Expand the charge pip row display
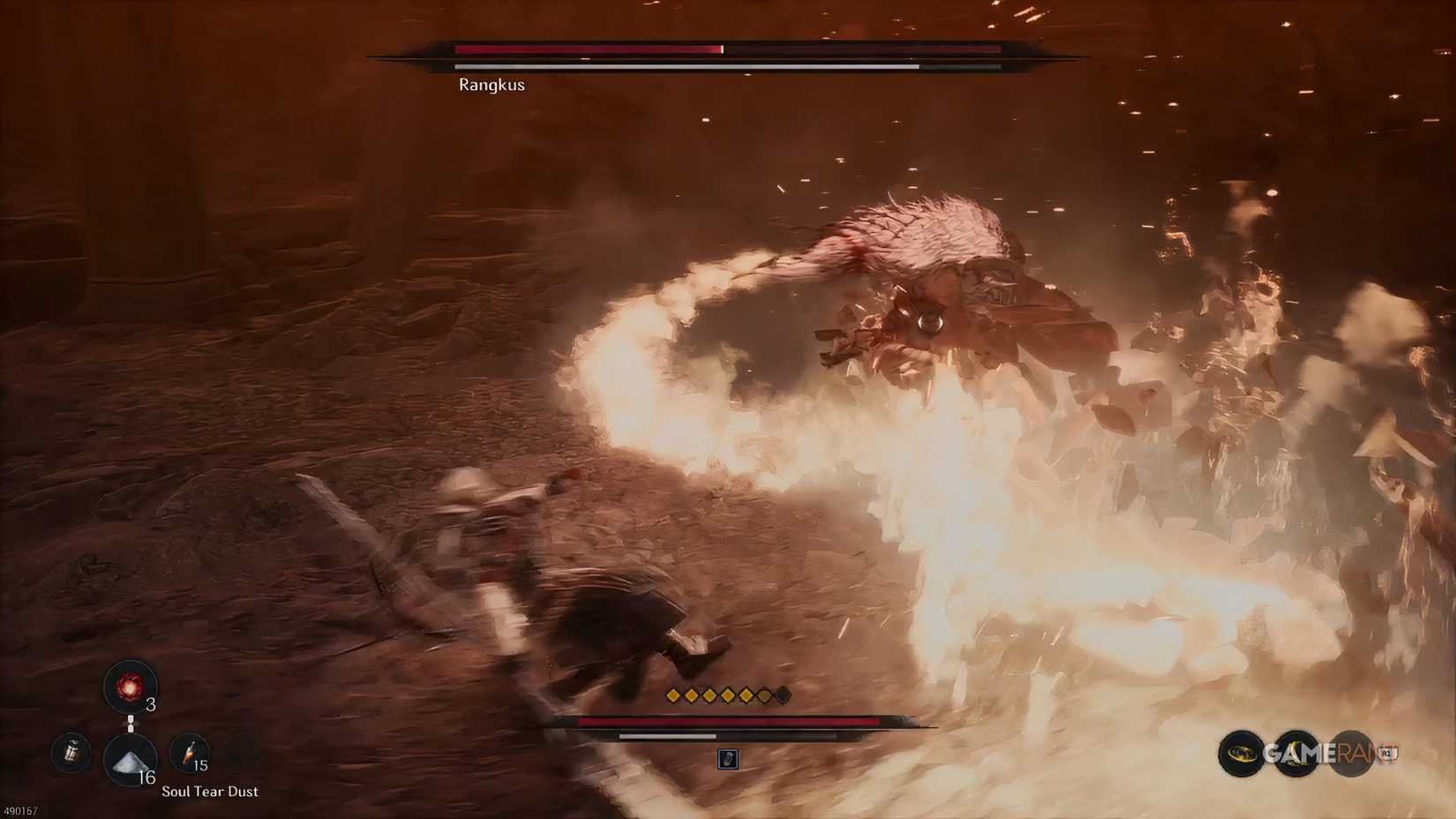 point(726,696)
